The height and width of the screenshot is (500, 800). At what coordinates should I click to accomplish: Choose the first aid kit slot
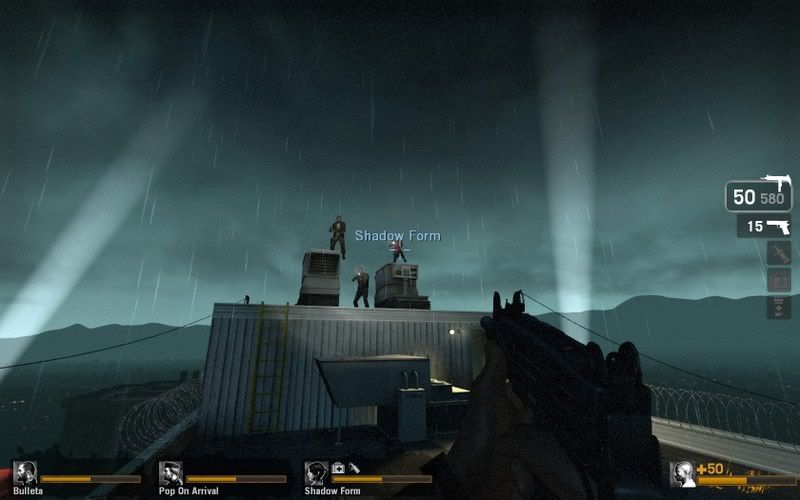[778, 281]
